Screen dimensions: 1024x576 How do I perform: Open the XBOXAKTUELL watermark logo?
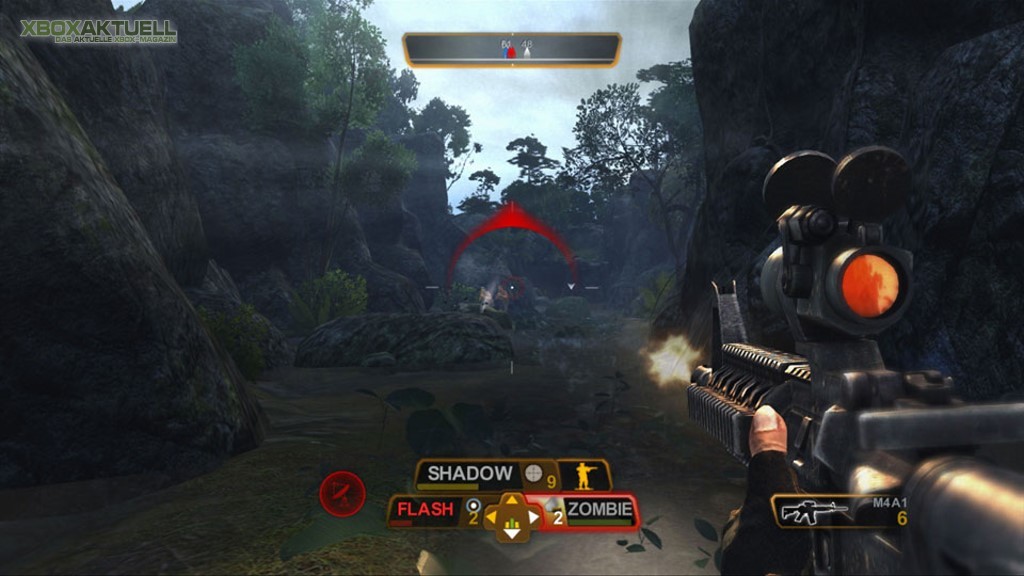98,31
